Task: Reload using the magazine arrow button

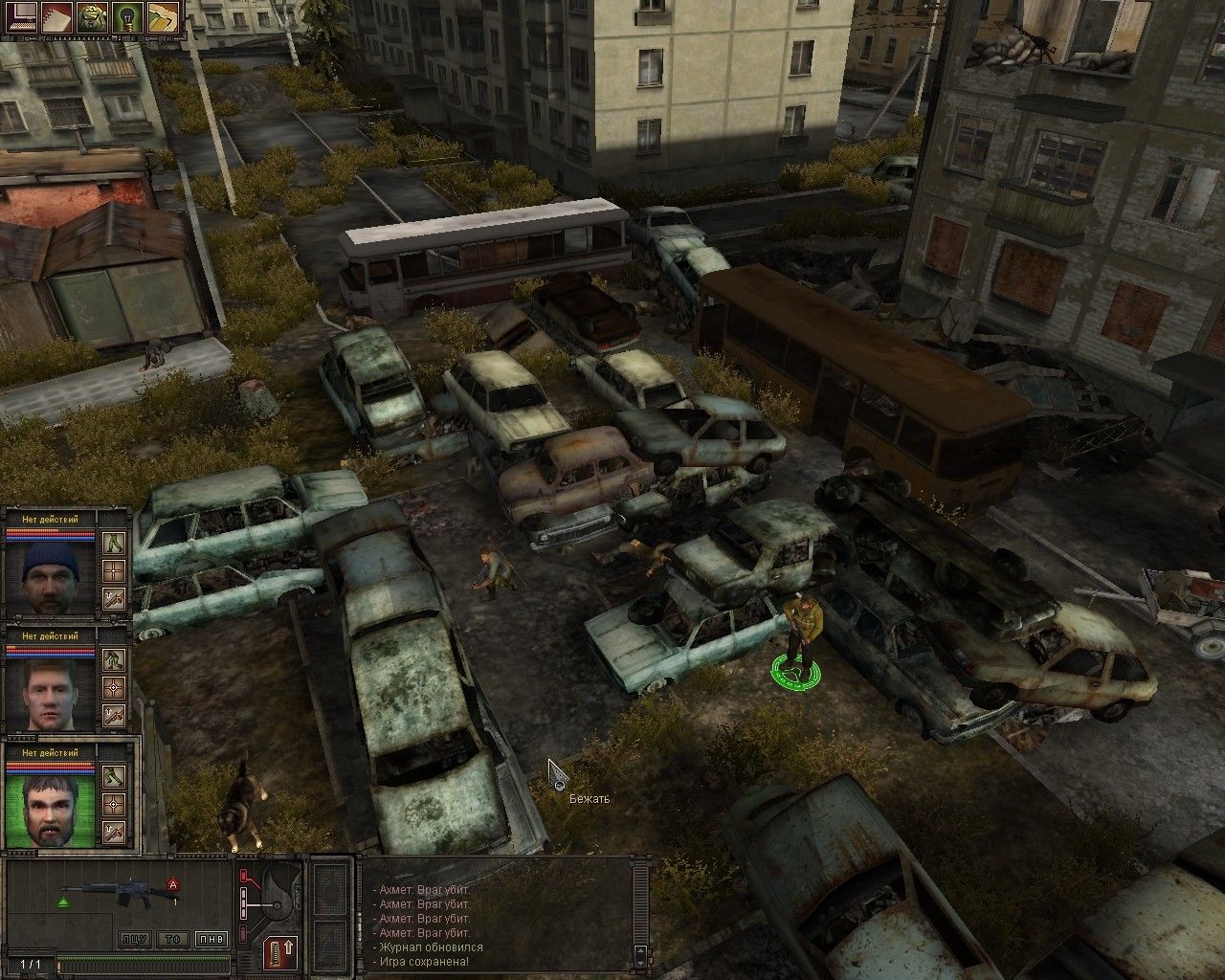Action: pos(281,952)
